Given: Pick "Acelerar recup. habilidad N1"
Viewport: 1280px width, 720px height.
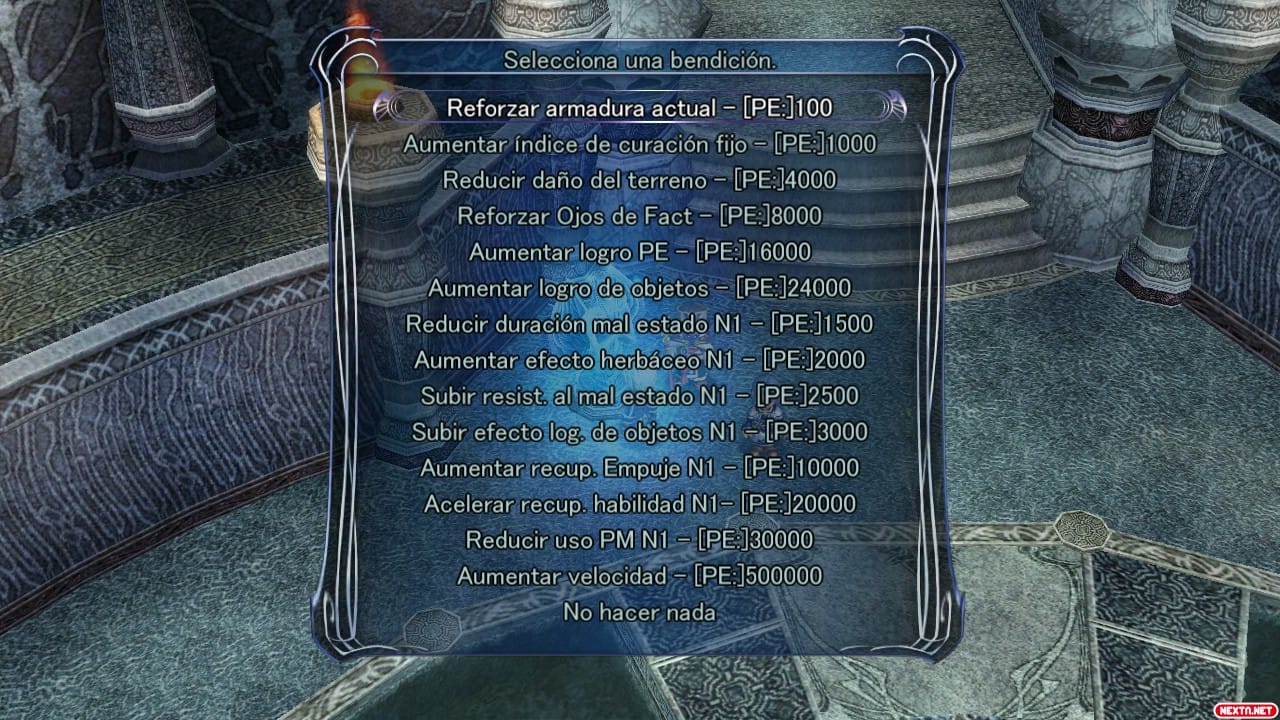Looking at the screenshot, I should point(640,504).
